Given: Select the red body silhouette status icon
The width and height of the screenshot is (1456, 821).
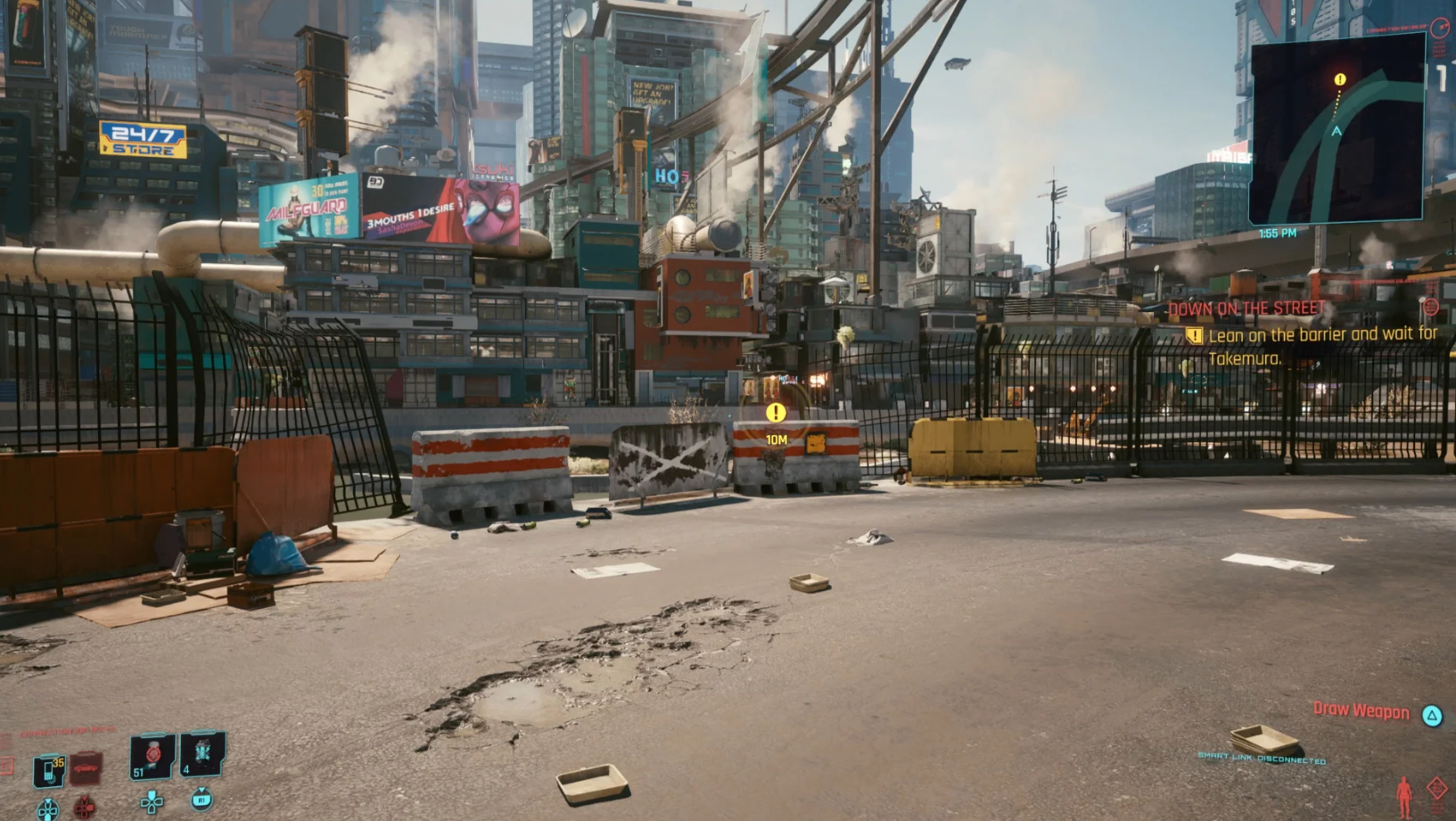Looking at the screenshot, I should [x=1404, y=794].
